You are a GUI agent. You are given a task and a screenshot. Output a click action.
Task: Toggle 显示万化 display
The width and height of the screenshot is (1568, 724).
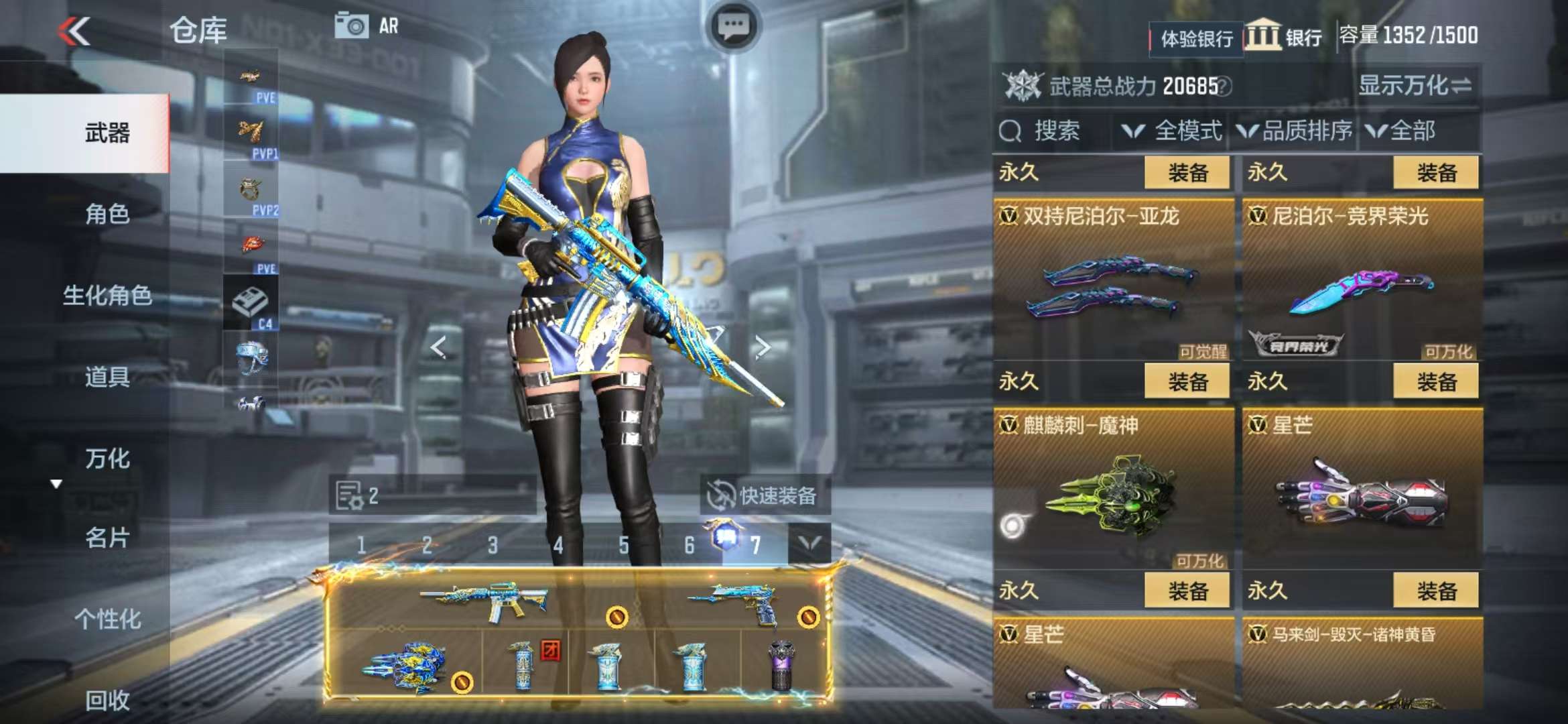tap(1414, 86)
